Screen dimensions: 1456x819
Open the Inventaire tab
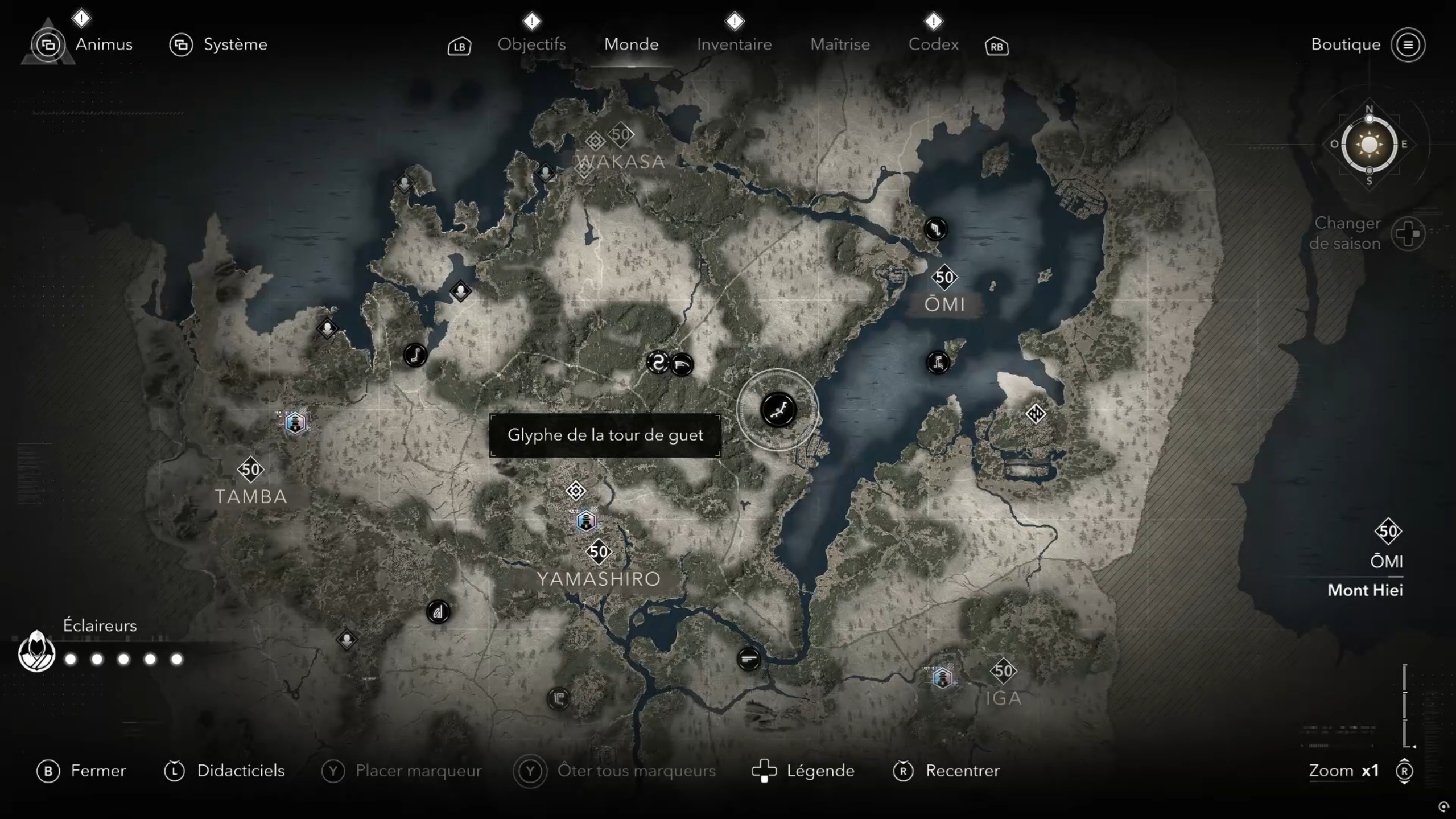(x=734, y=44)
